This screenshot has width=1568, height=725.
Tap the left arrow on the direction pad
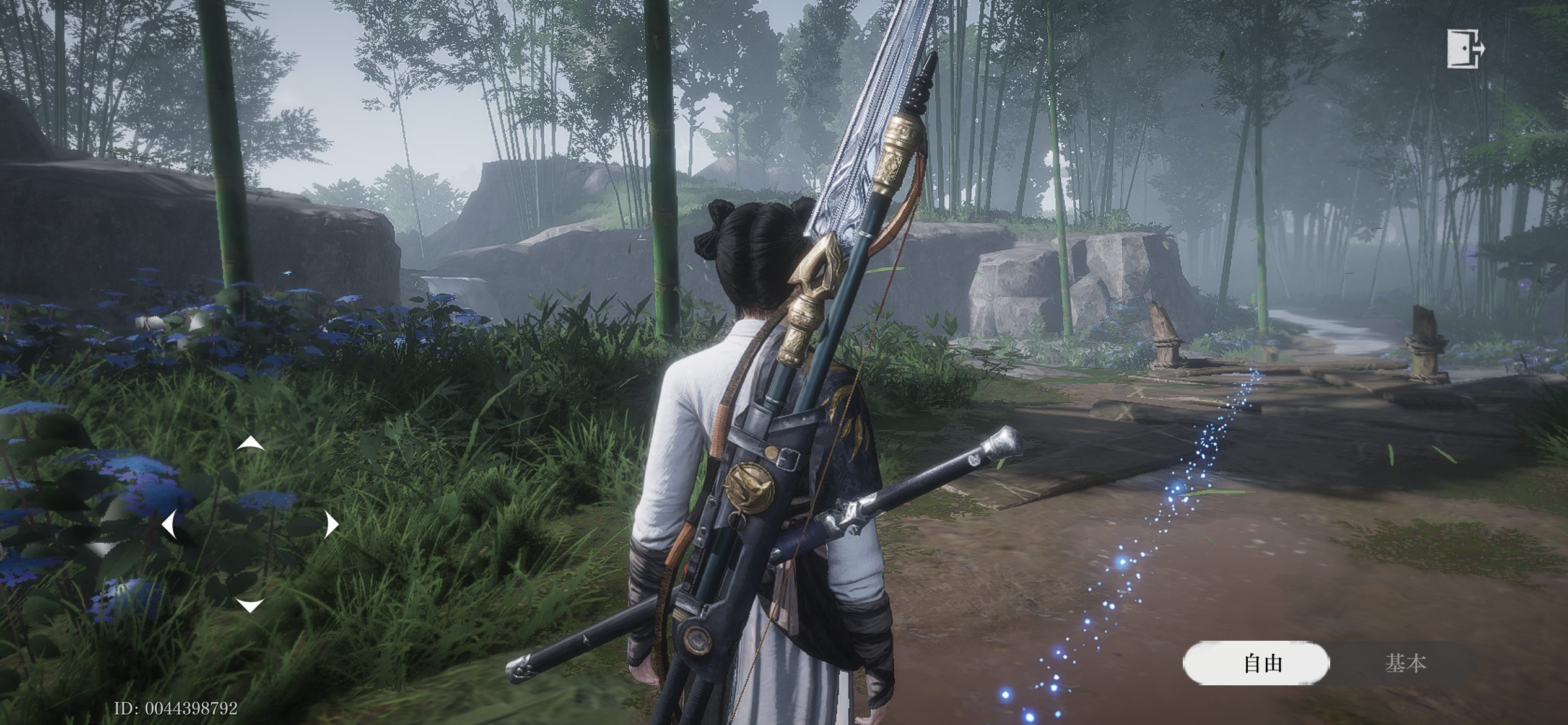(168, 525)
